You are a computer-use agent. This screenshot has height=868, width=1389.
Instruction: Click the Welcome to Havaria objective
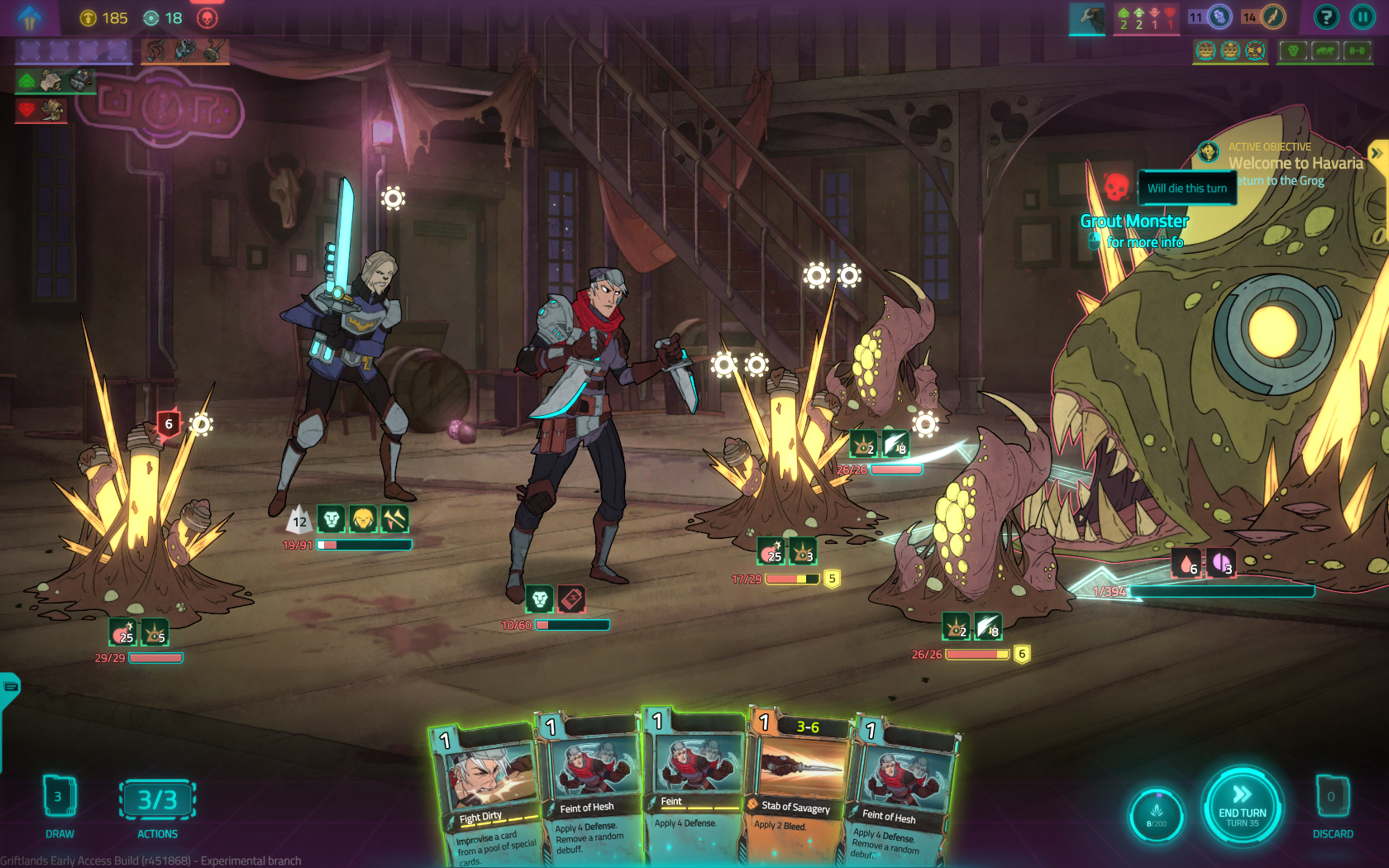click(x=1295, y=164)
